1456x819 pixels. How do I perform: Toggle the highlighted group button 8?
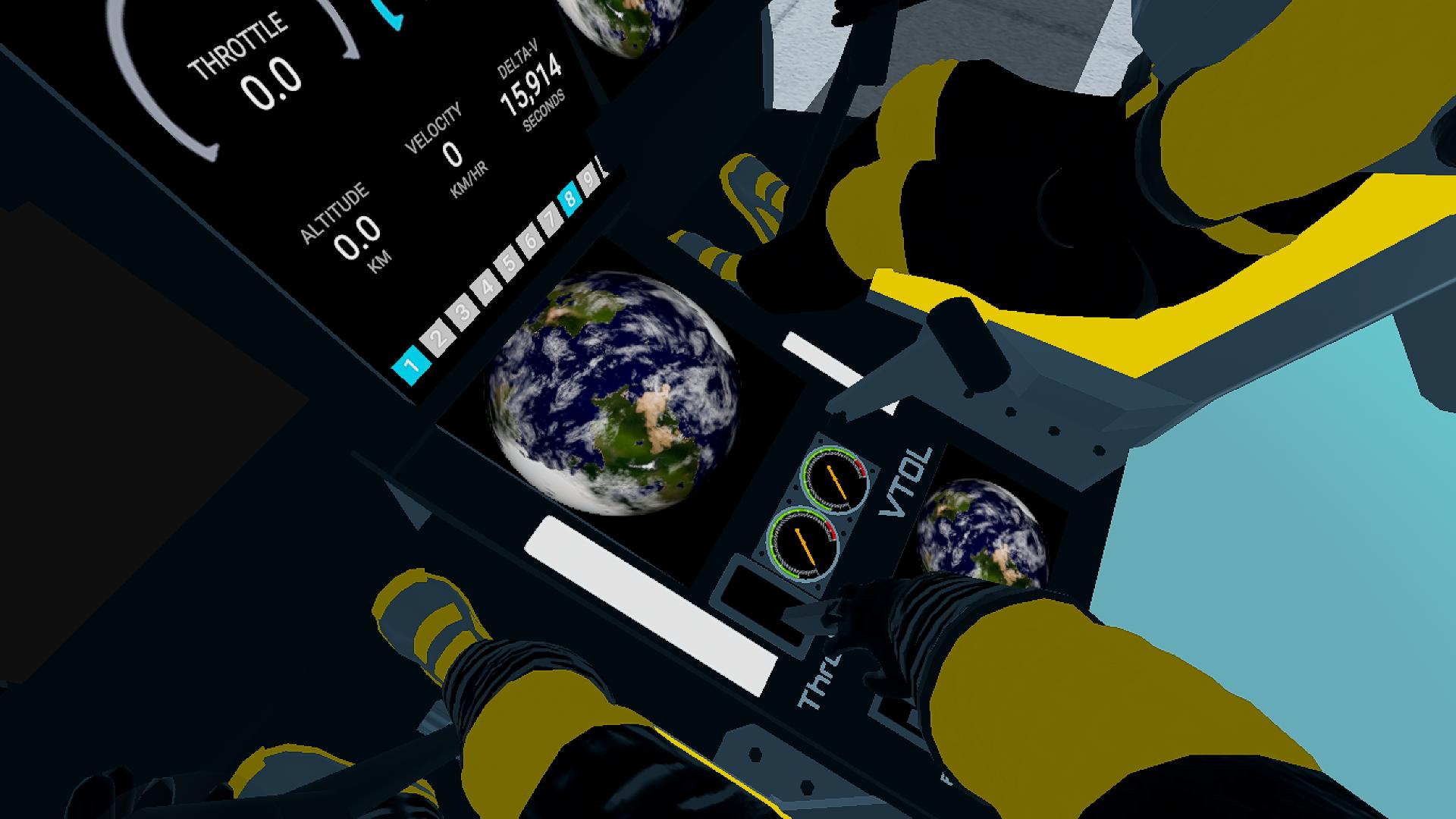pos(570,200)
